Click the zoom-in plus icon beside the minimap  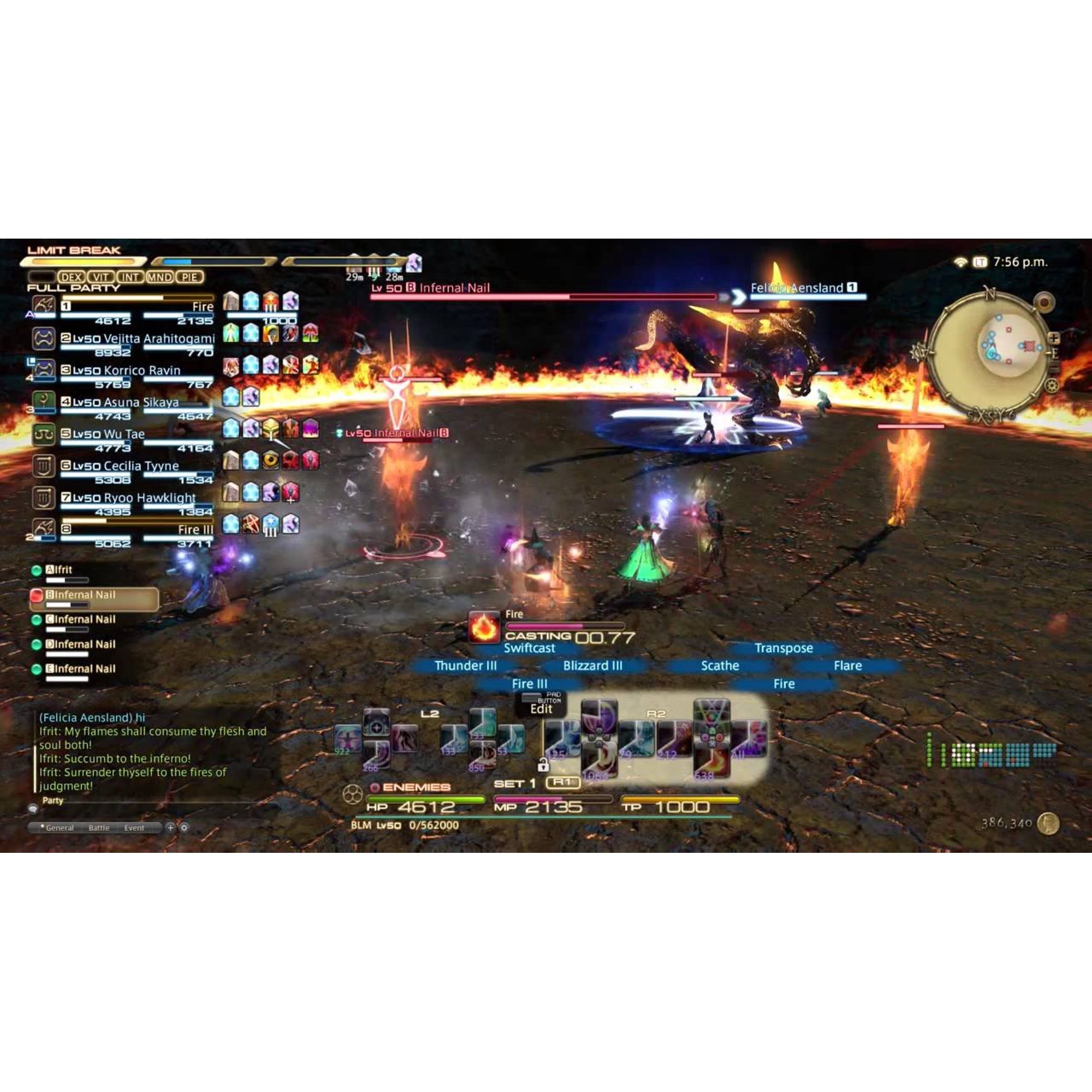pyautogui.click(x=1054, y=337)
